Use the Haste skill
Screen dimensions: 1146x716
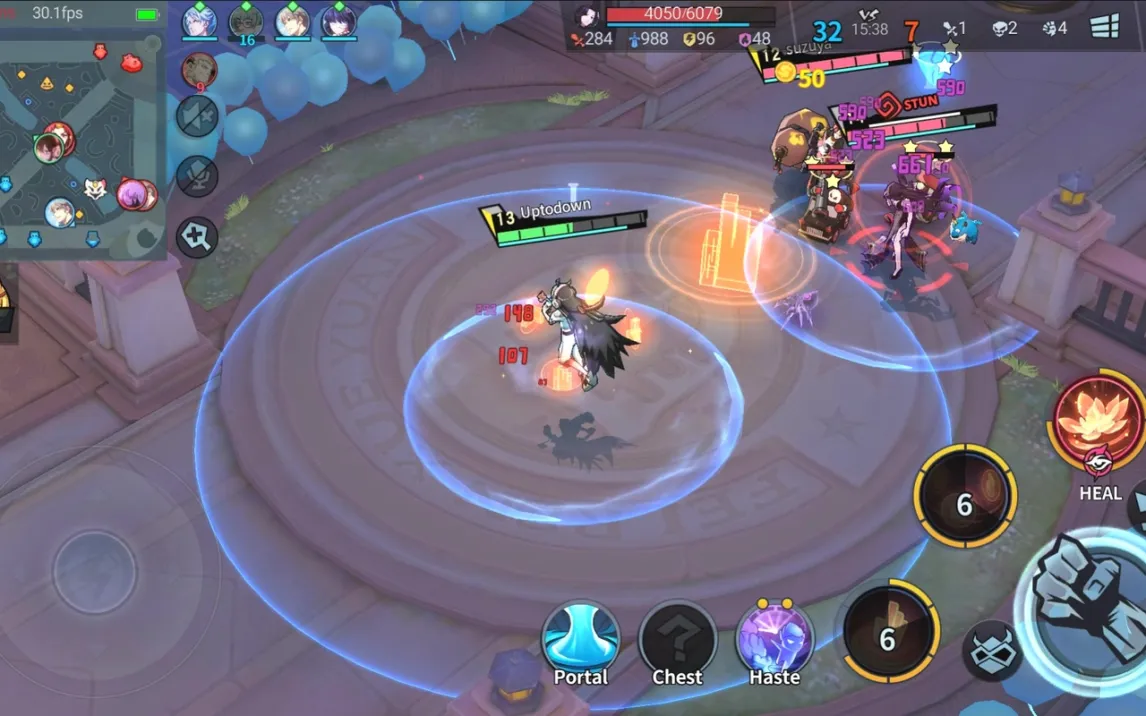point(774,640)
